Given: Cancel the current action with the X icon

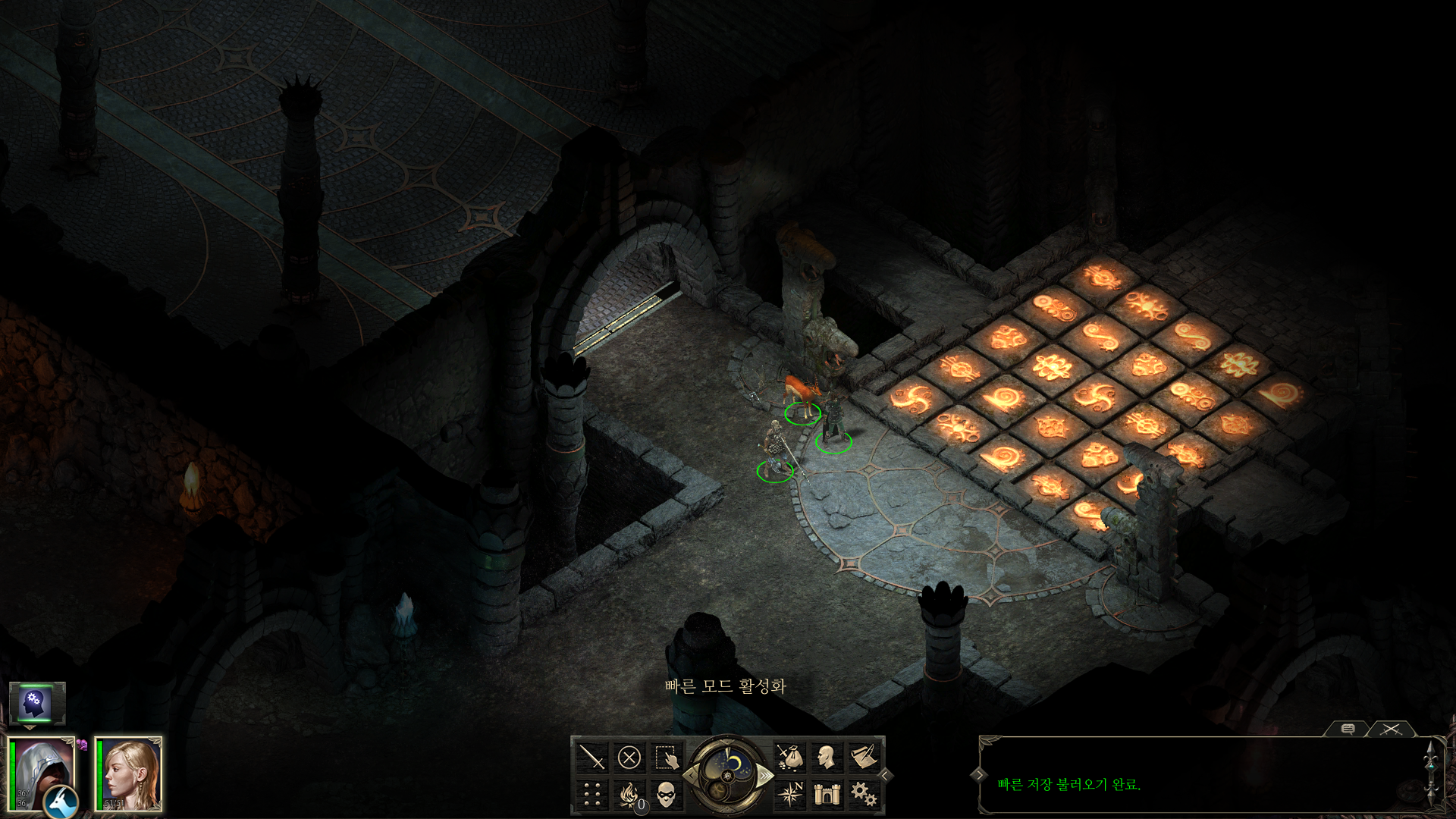Looking at the screenshot, I should click(629, 757).
